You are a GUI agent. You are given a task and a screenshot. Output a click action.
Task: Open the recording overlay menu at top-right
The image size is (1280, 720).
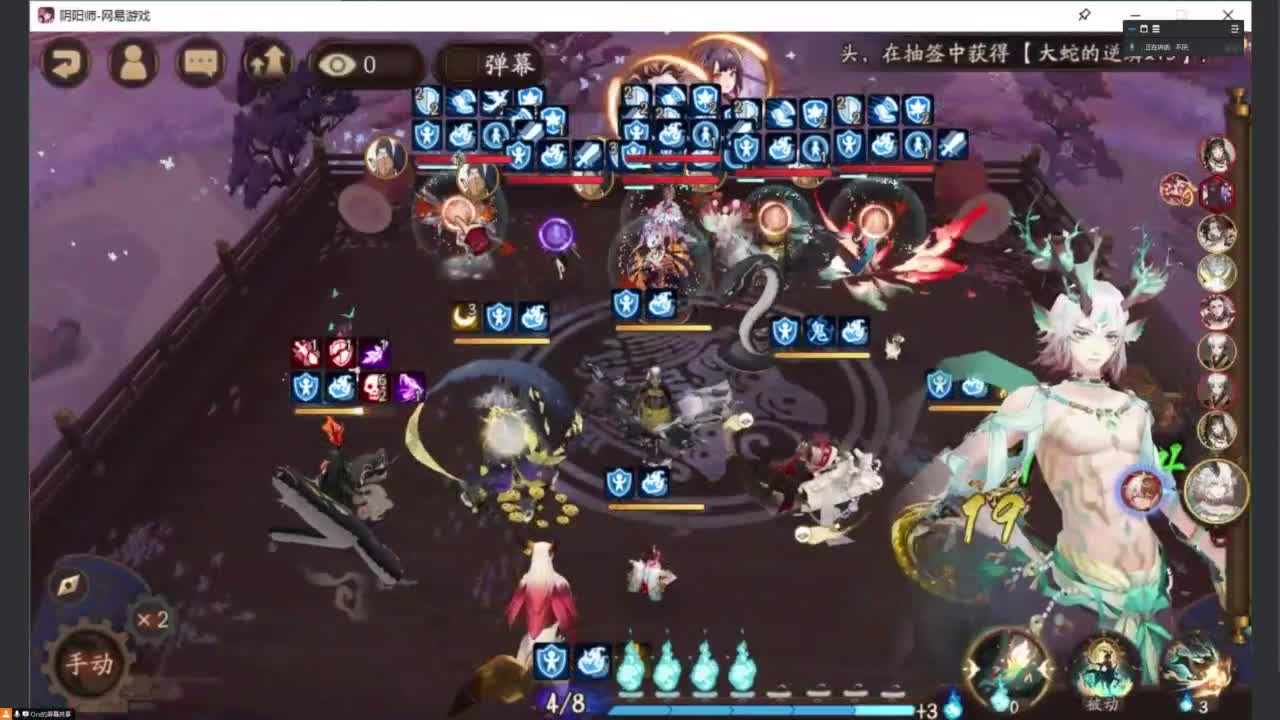[x=1235, y=28]
